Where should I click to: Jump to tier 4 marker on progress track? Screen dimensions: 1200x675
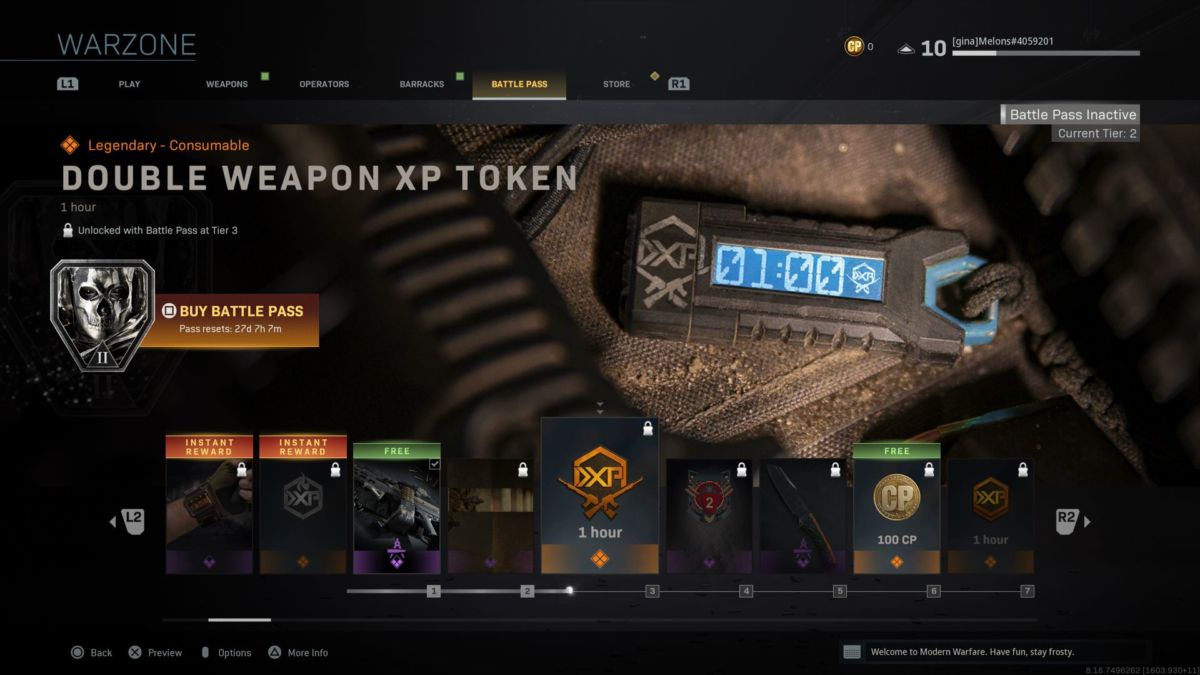click(746, 591)
